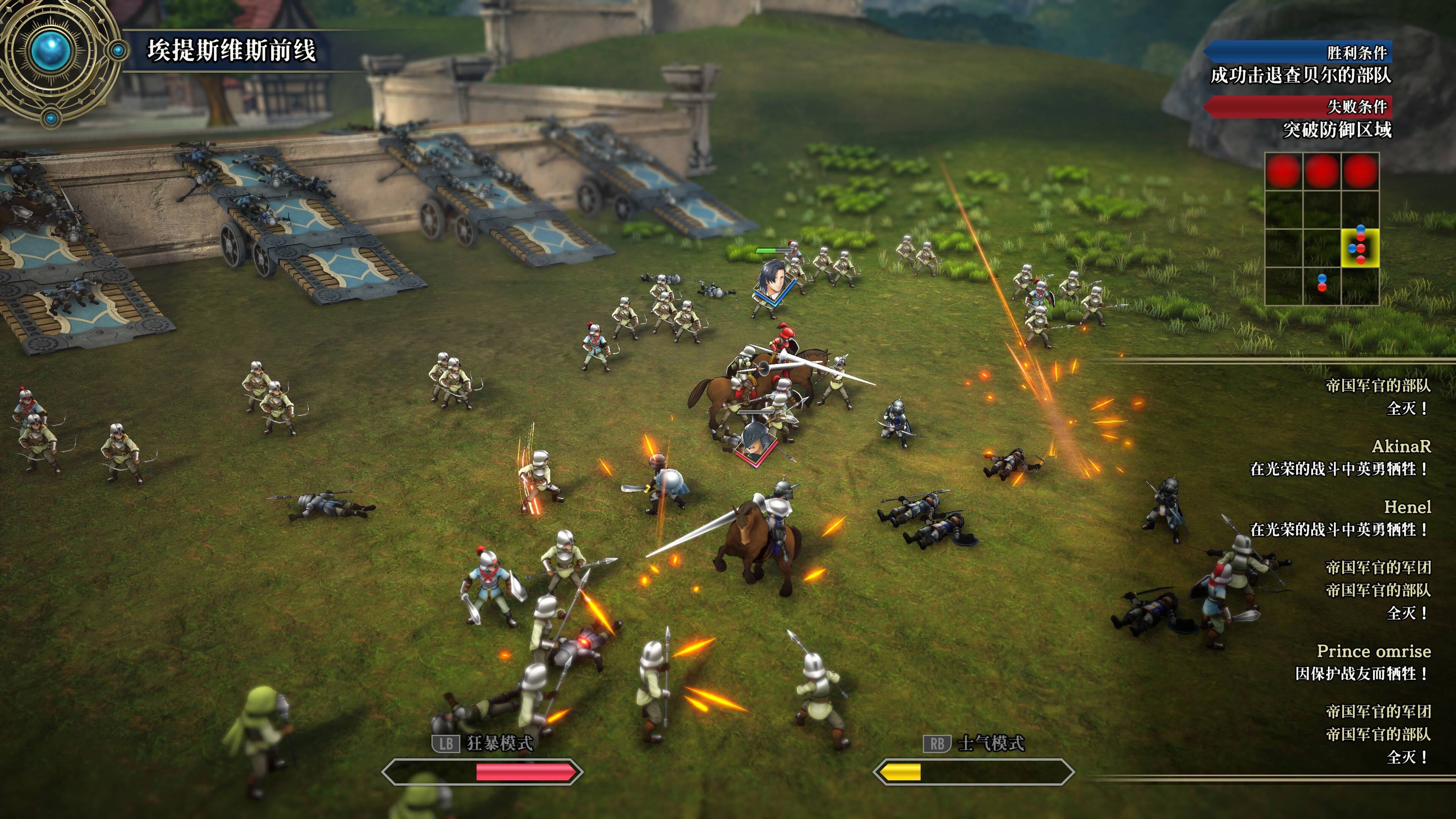This screenshot has width=1456, height=819.
Task: Click the blue orb emblem beside the stage title
Action: pos(52,50)
